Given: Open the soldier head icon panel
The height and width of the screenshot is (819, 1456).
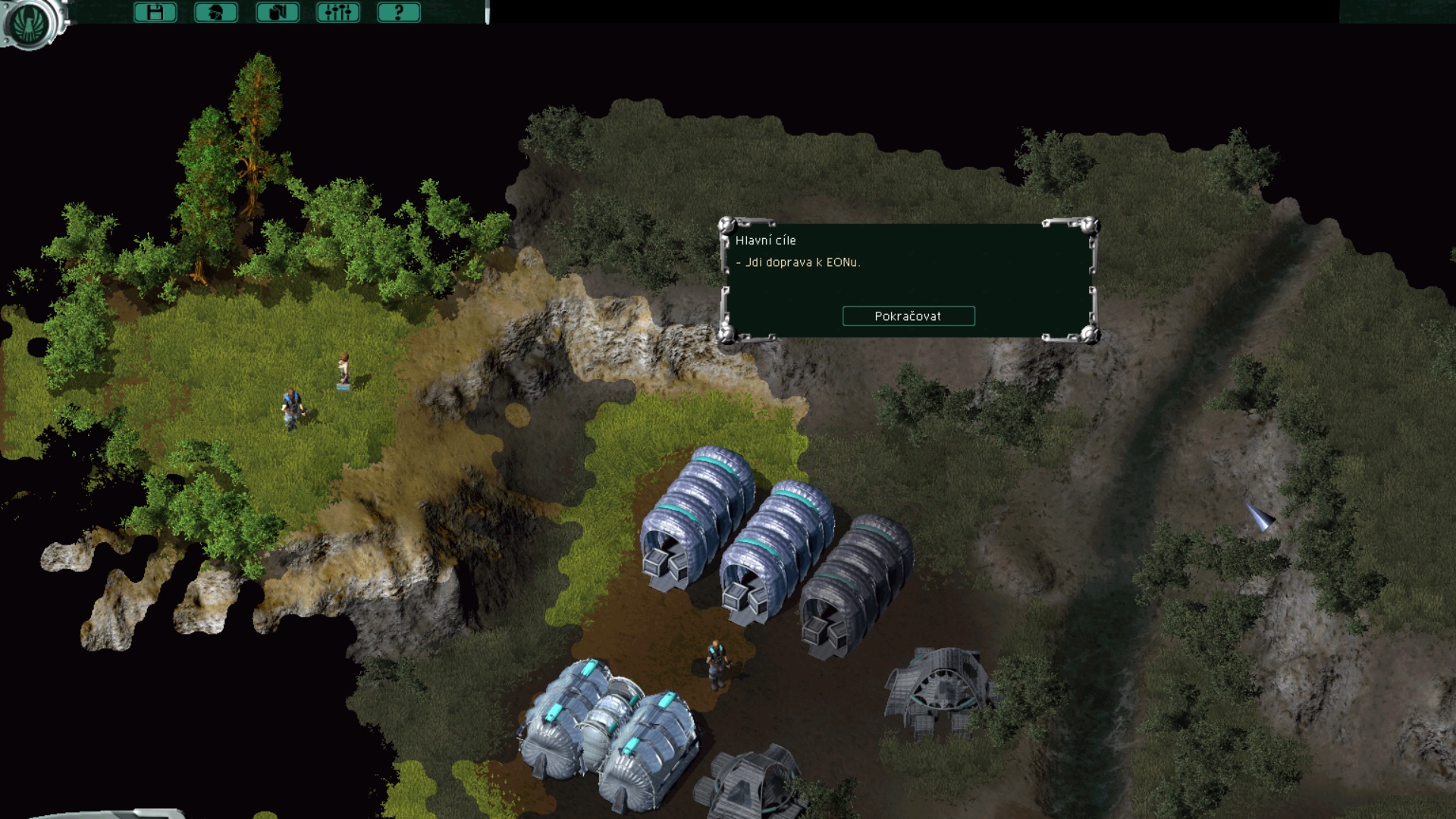Looking at the screenshot, I should (x=216, y=12).
